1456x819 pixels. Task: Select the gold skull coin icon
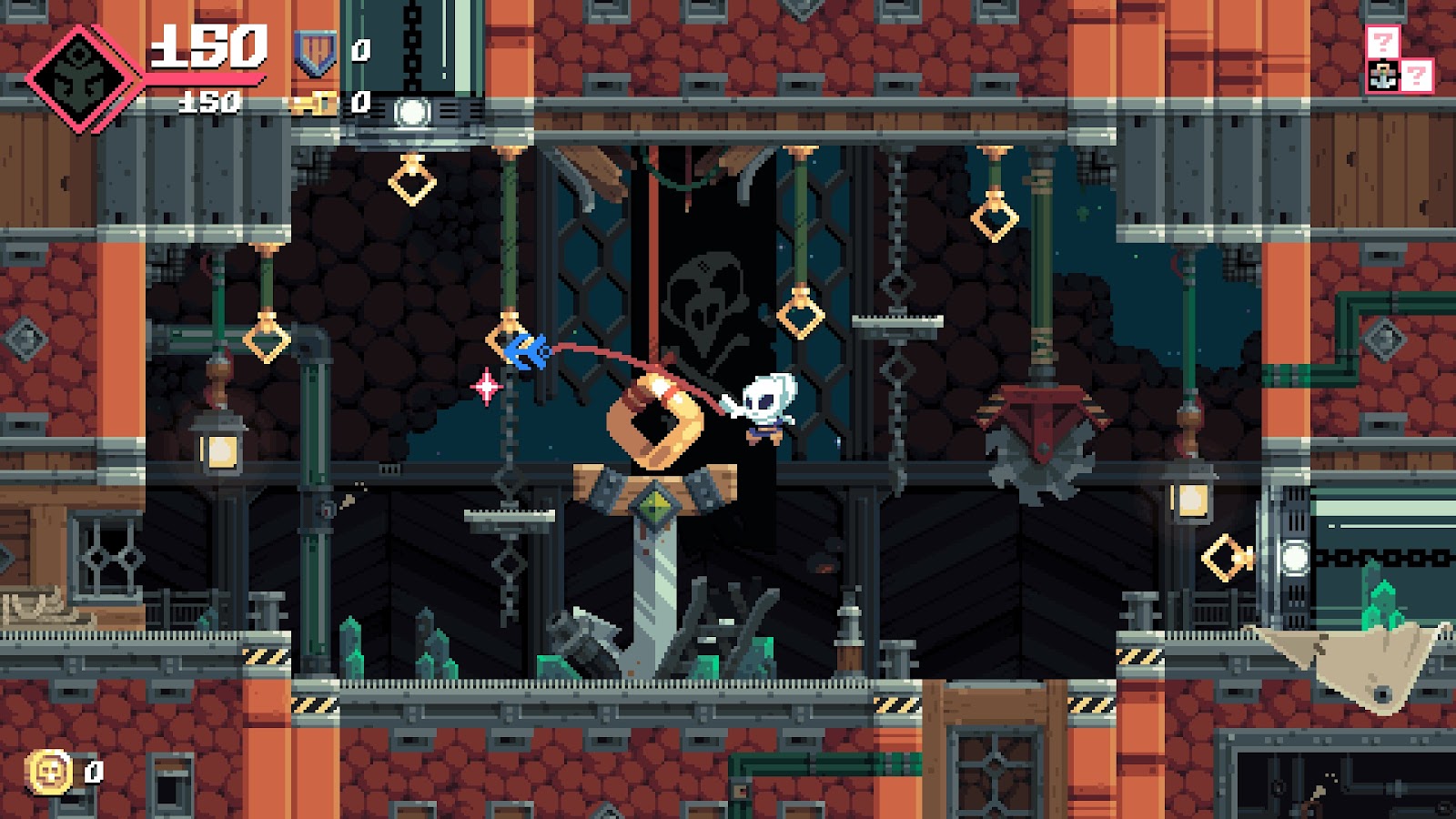pos(51,773)
